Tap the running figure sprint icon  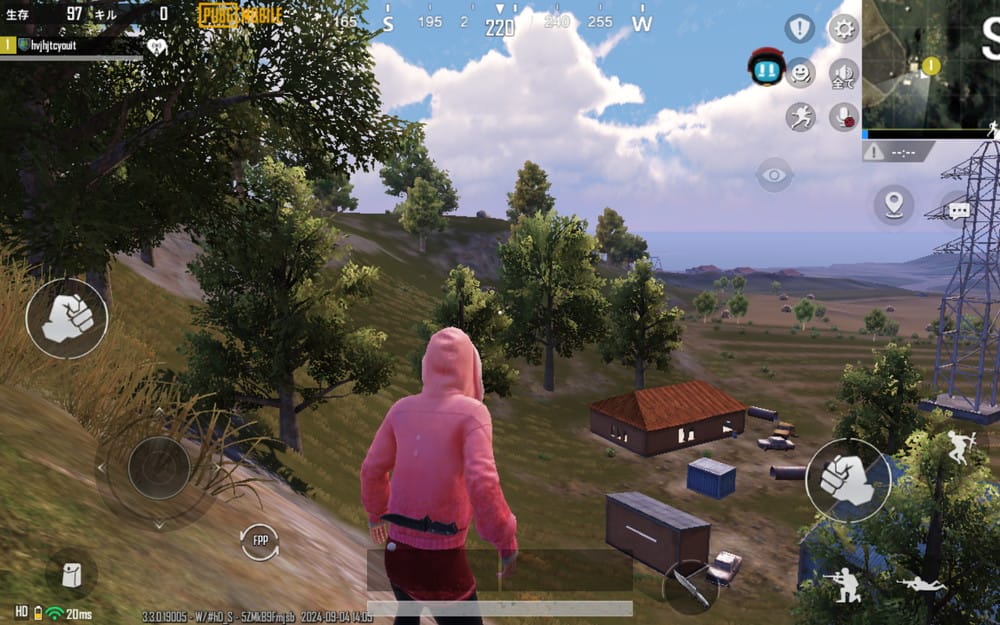[x=800, y=117]
